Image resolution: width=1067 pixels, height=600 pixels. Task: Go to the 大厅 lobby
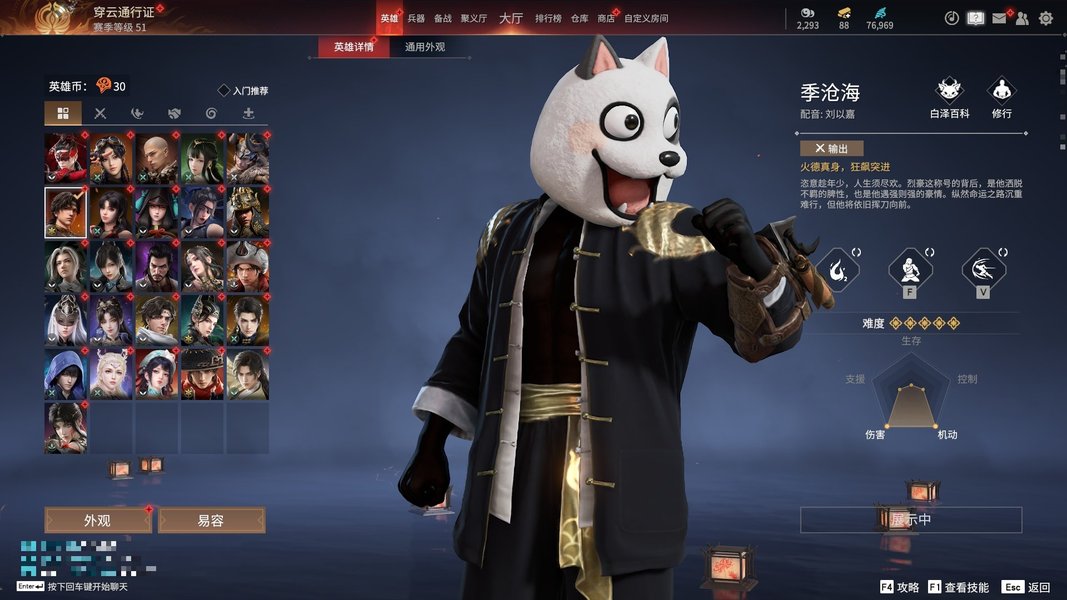(x=511, y=18)
